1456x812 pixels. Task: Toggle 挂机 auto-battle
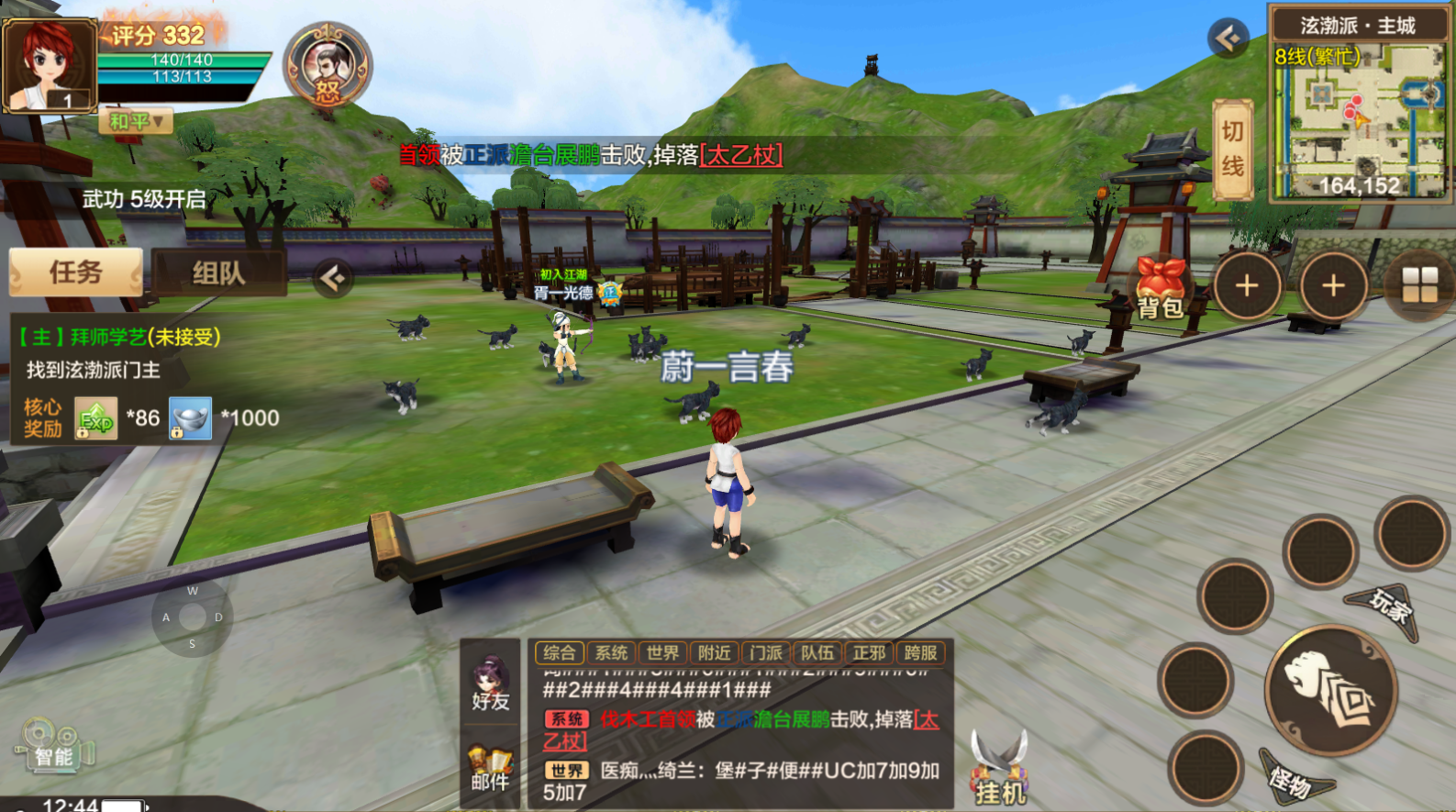pos(999,770)
